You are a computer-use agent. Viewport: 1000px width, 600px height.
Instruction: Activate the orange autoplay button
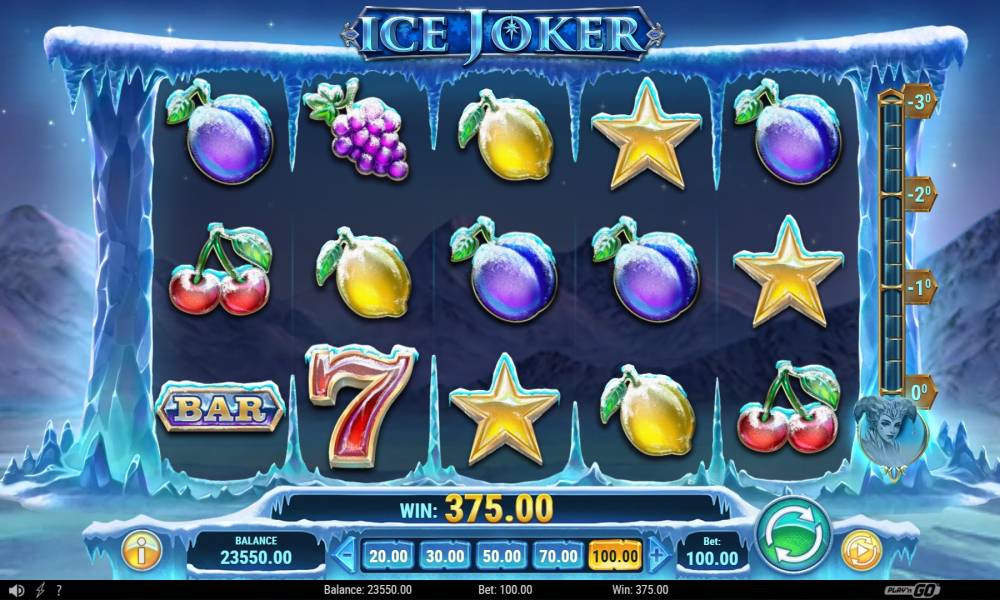859,549
